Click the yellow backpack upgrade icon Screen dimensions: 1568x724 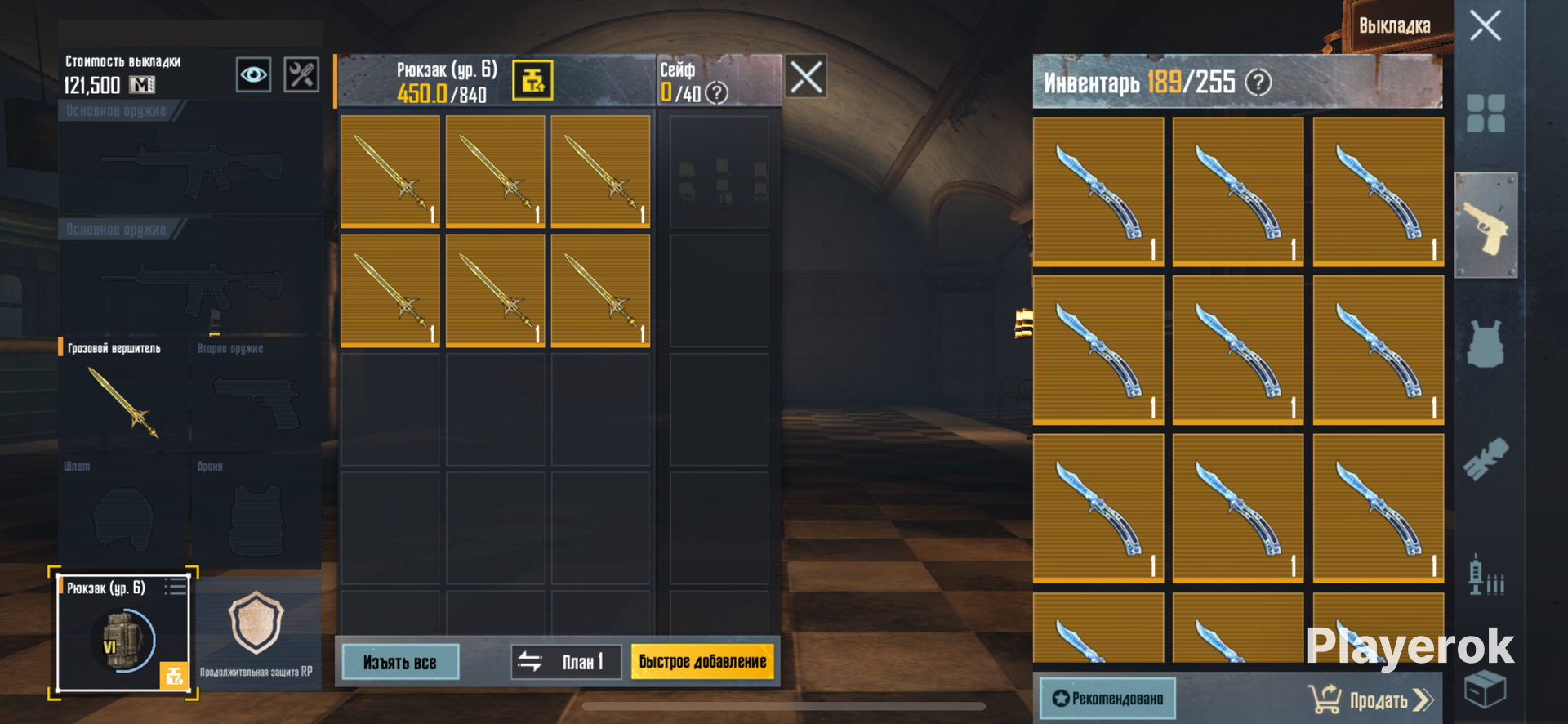pos(532,81)
